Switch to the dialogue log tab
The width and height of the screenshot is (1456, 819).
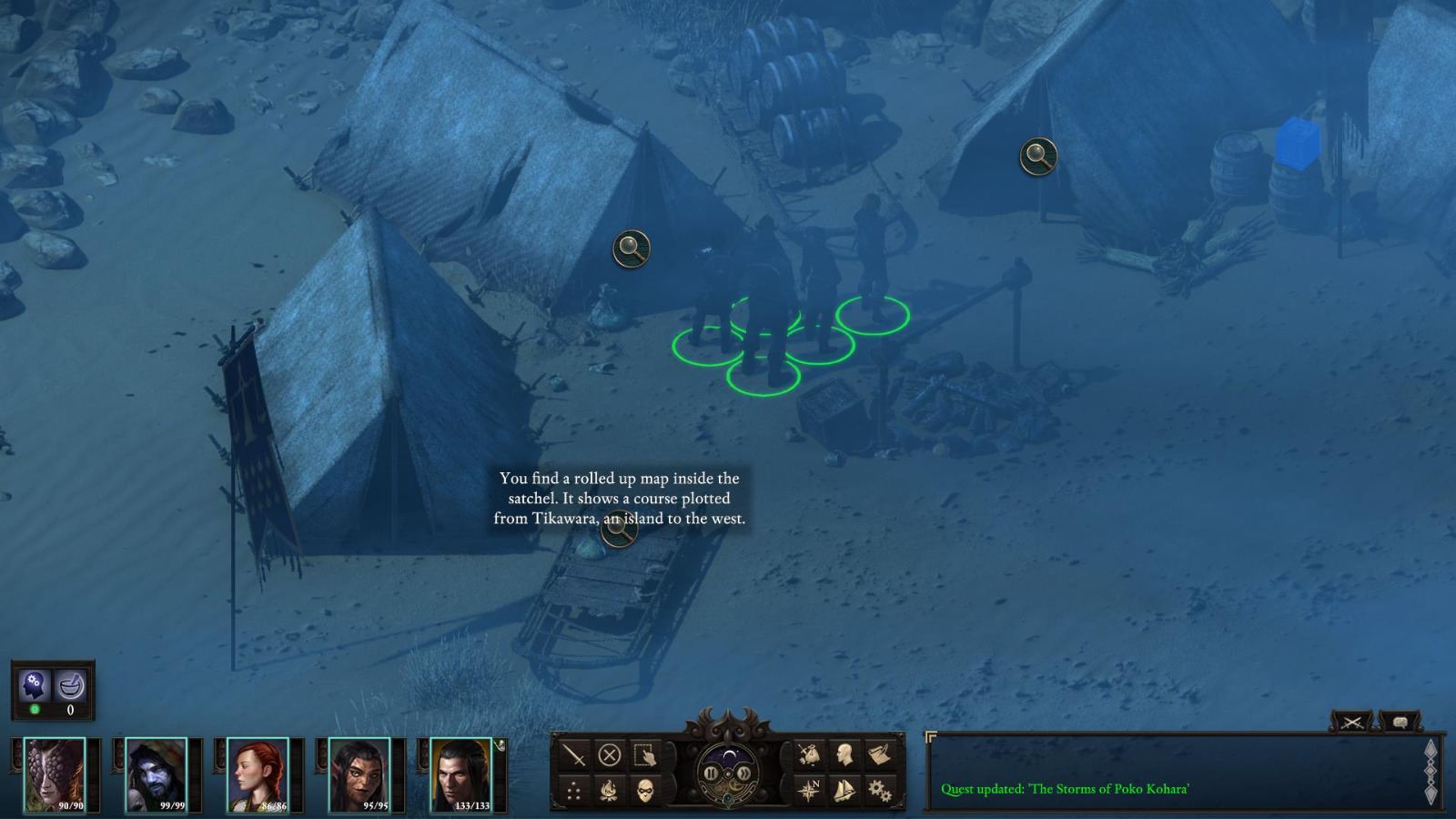[1400, 722]
